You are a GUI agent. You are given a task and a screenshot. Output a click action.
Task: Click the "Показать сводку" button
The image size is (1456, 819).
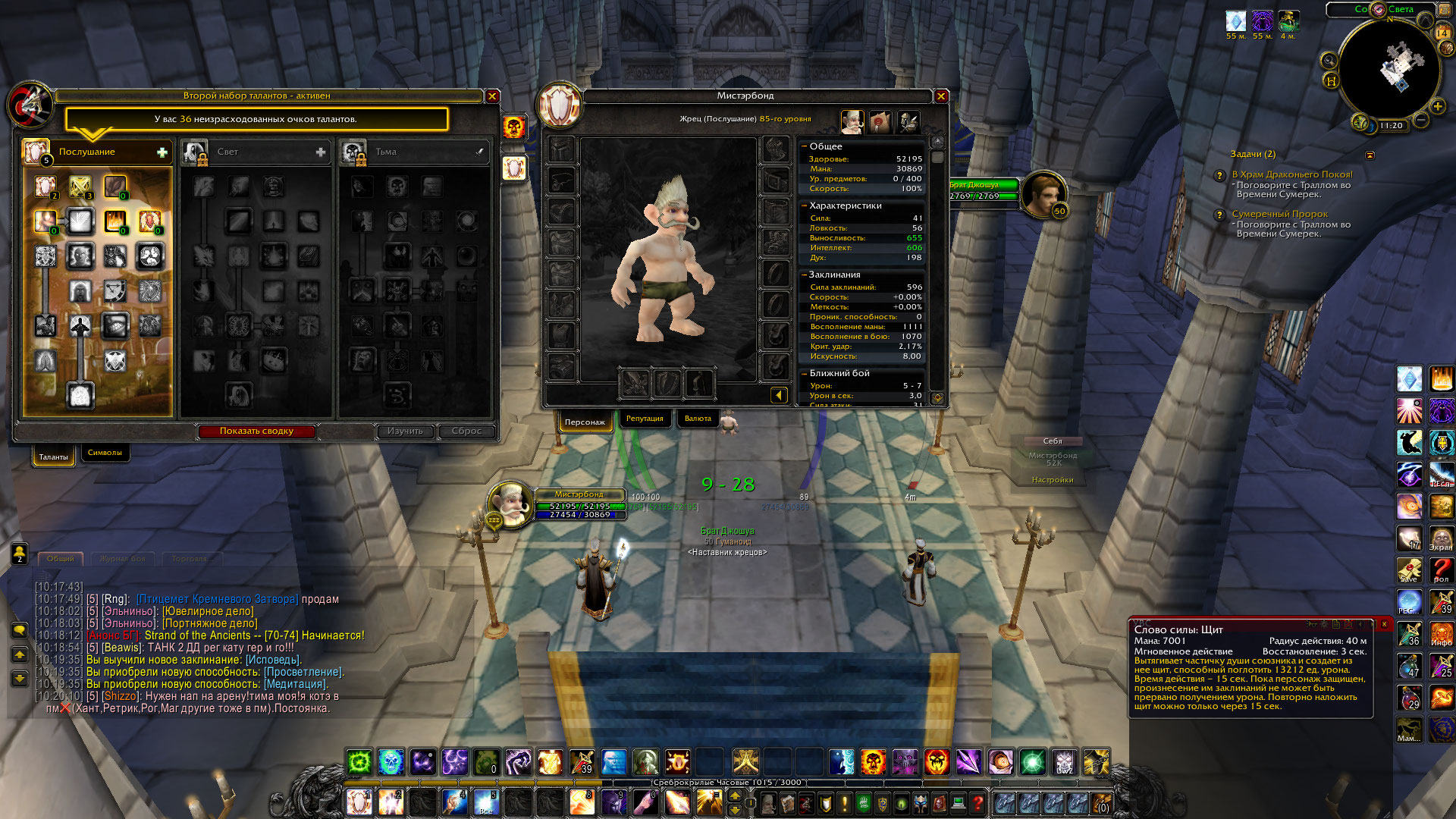coord(256,431)
